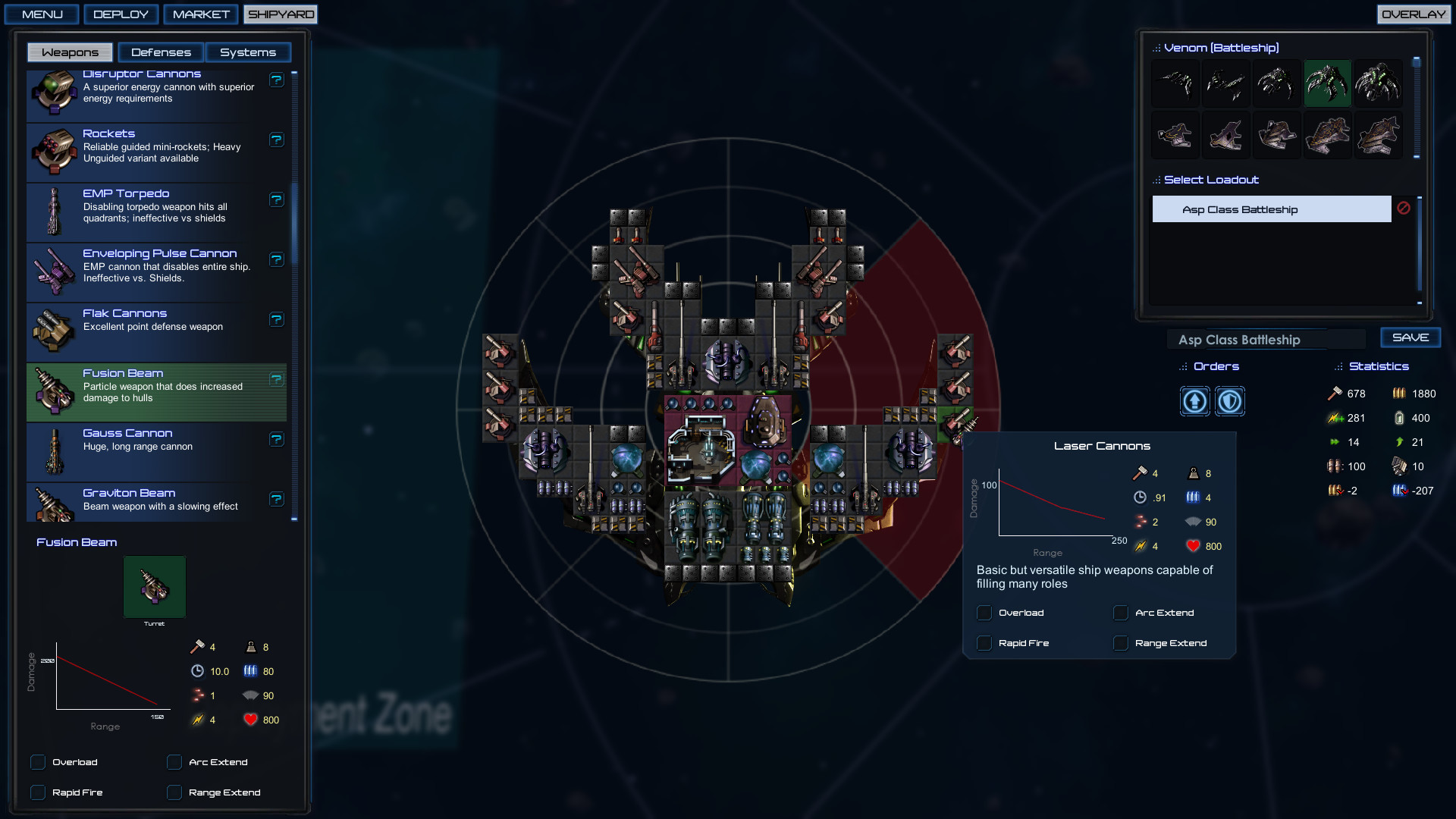Click the upgrade arrow order icon

point(1194,401)
